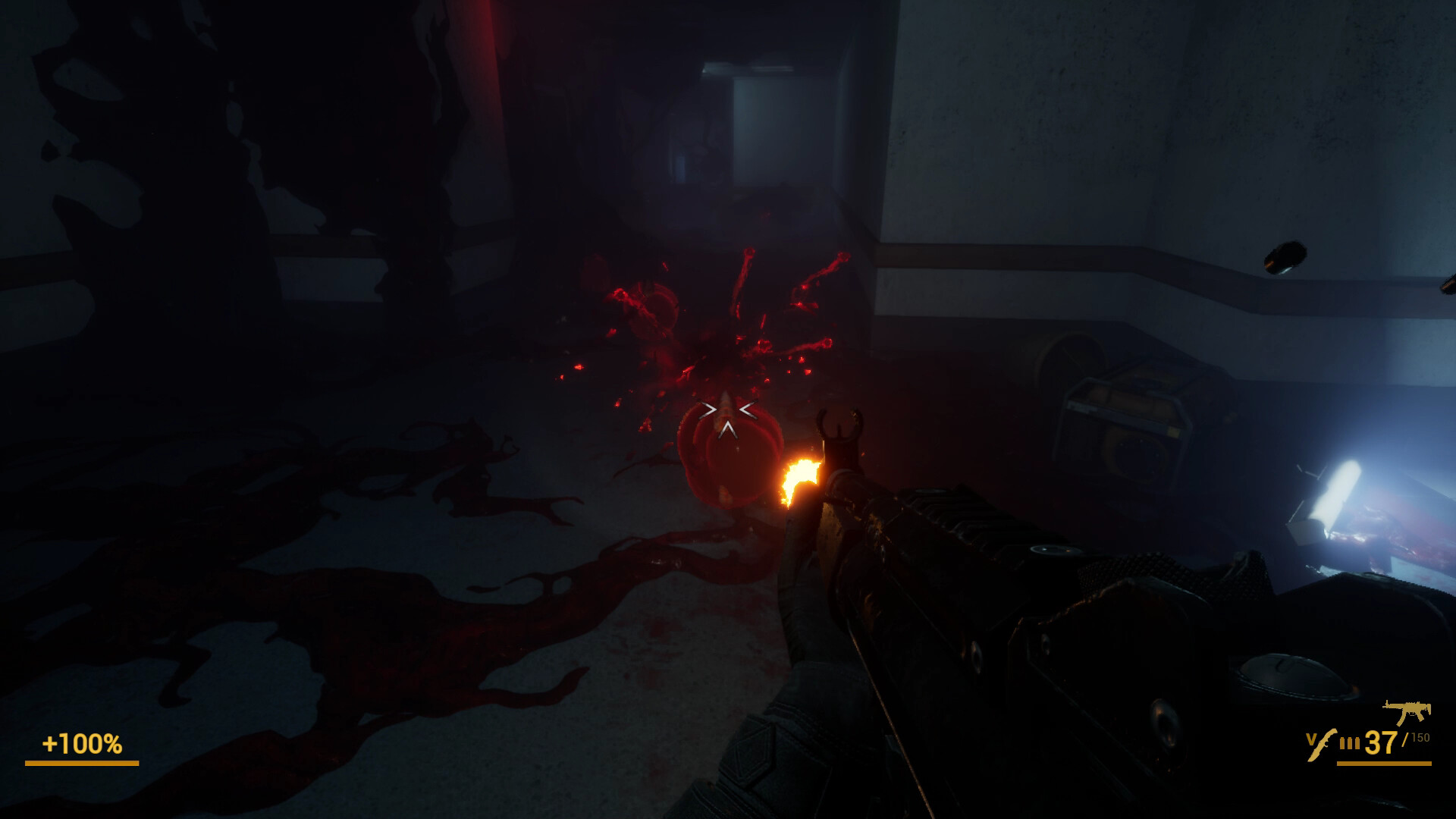
Task: Click the yellow bar under the ammo counter
Action: point(1384,764)
